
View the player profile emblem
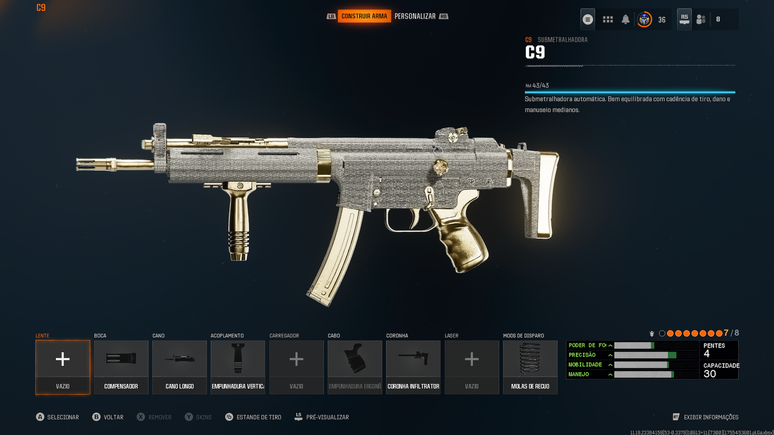[x=645, y=19]
